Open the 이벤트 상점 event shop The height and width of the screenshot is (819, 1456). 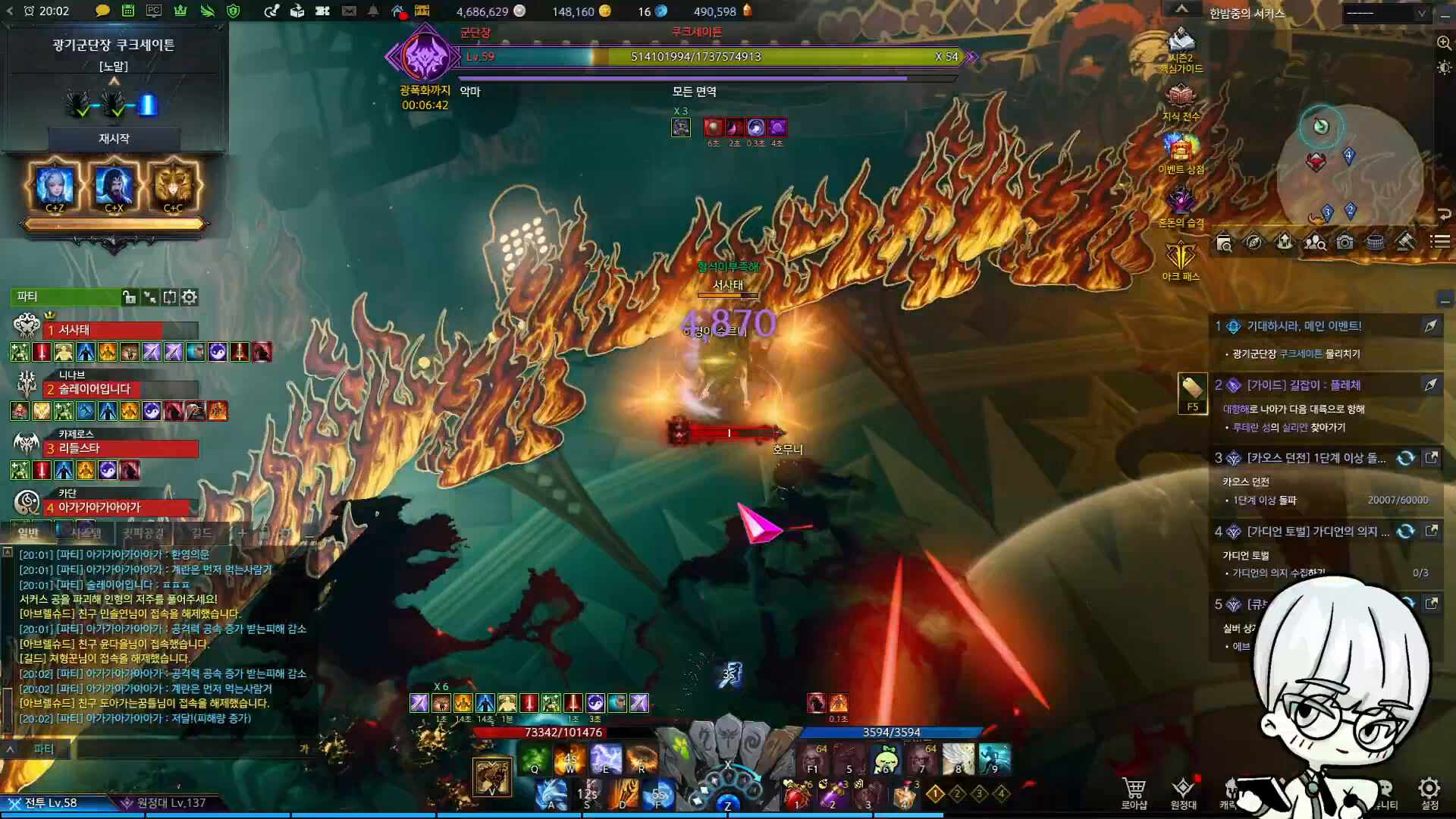(x=1181, y=152)
